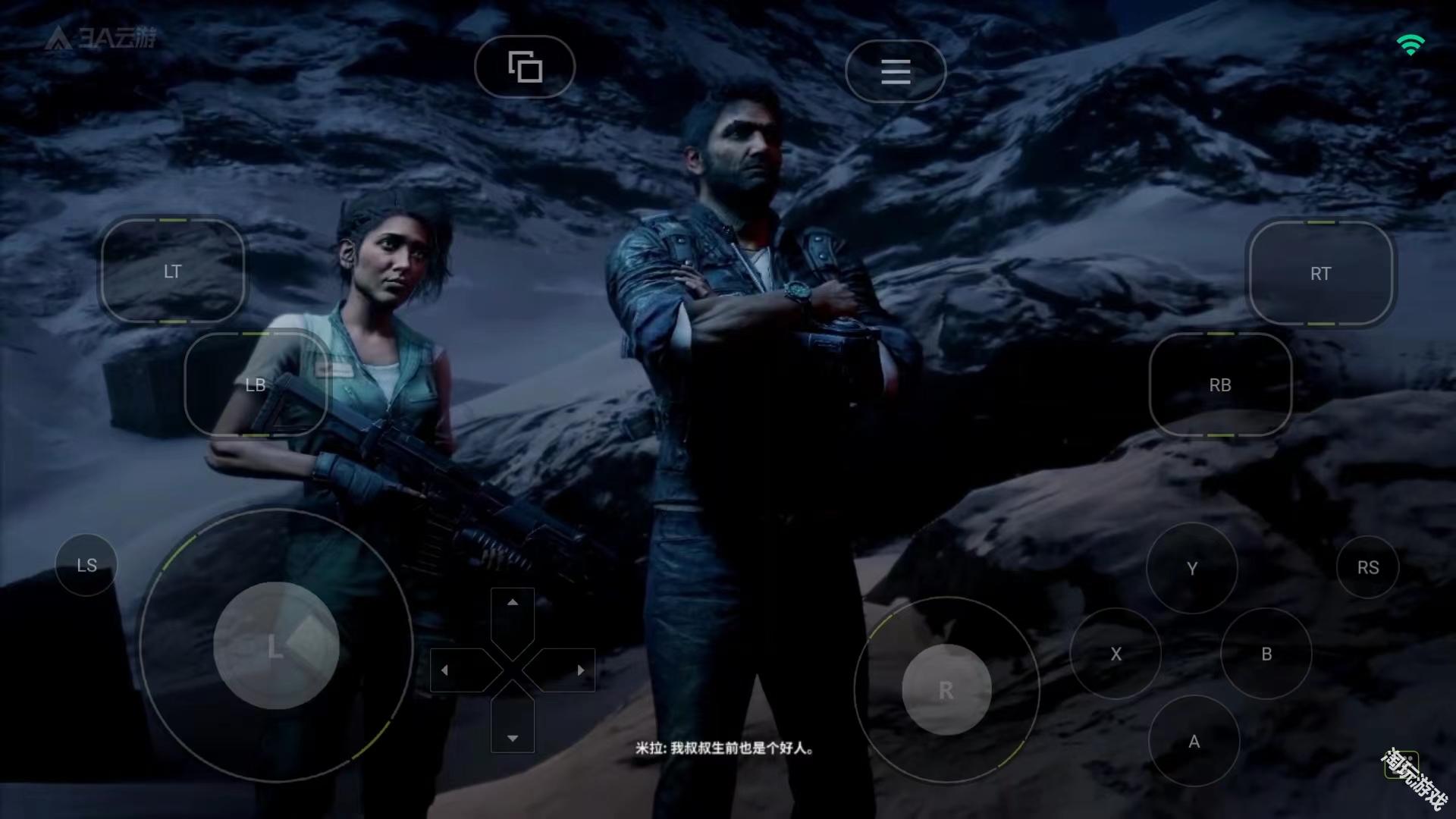The width and height of the screenshot is (1456, 819).
Task: Tap the left virtual joystick L
Action: tap(276, 646)
